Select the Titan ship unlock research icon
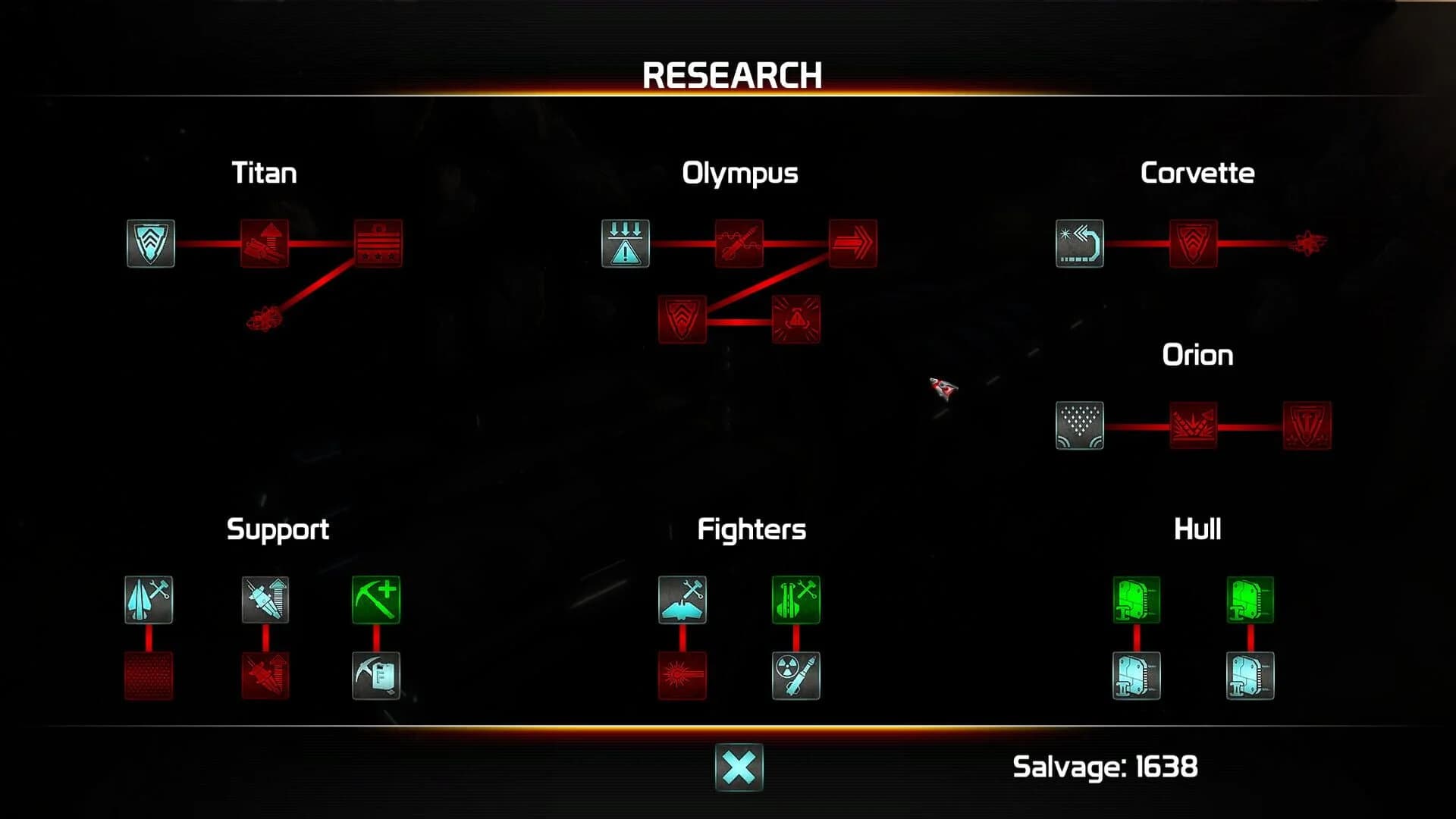This screenshot has width=1456, height=819. (265, 320)
